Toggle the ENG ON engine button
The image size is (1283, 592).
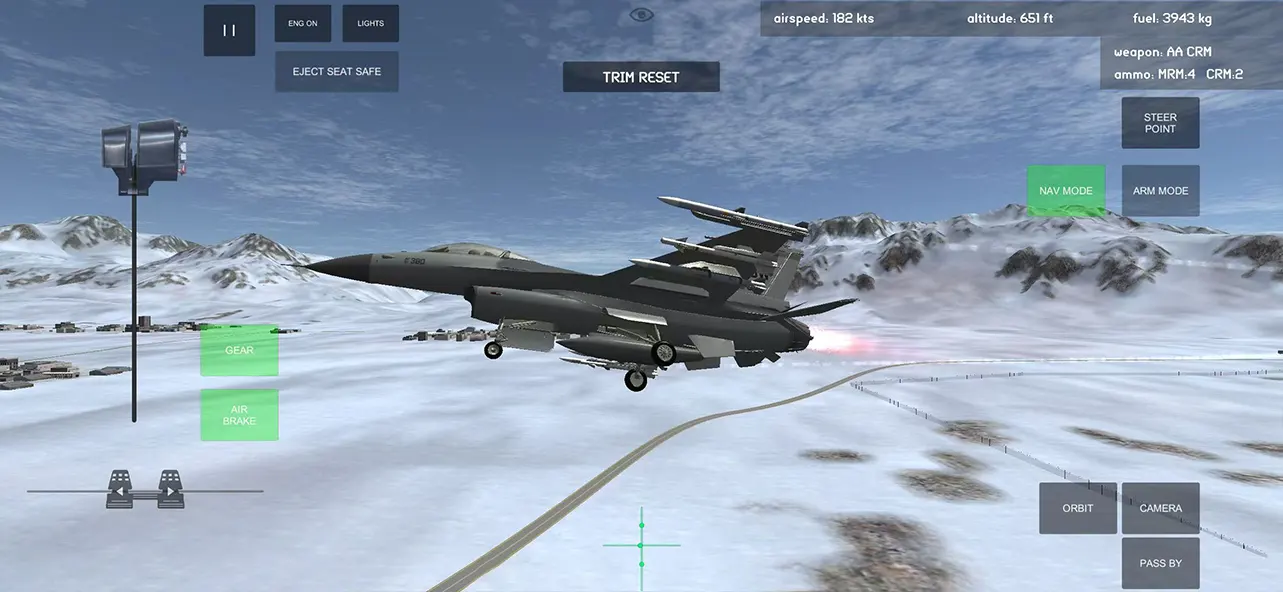pos(303,23)
